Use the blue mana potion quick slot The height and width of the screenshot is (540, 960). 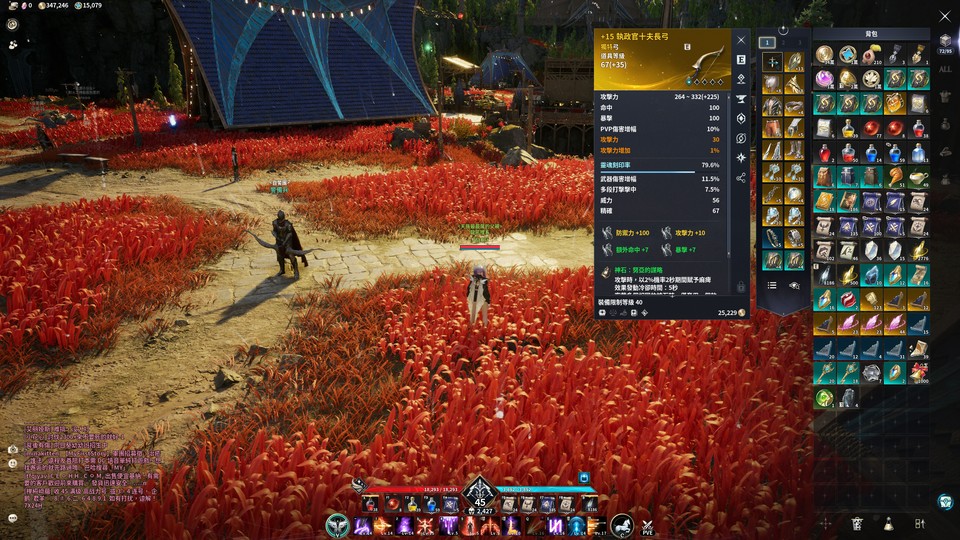(x=431, y=504)
